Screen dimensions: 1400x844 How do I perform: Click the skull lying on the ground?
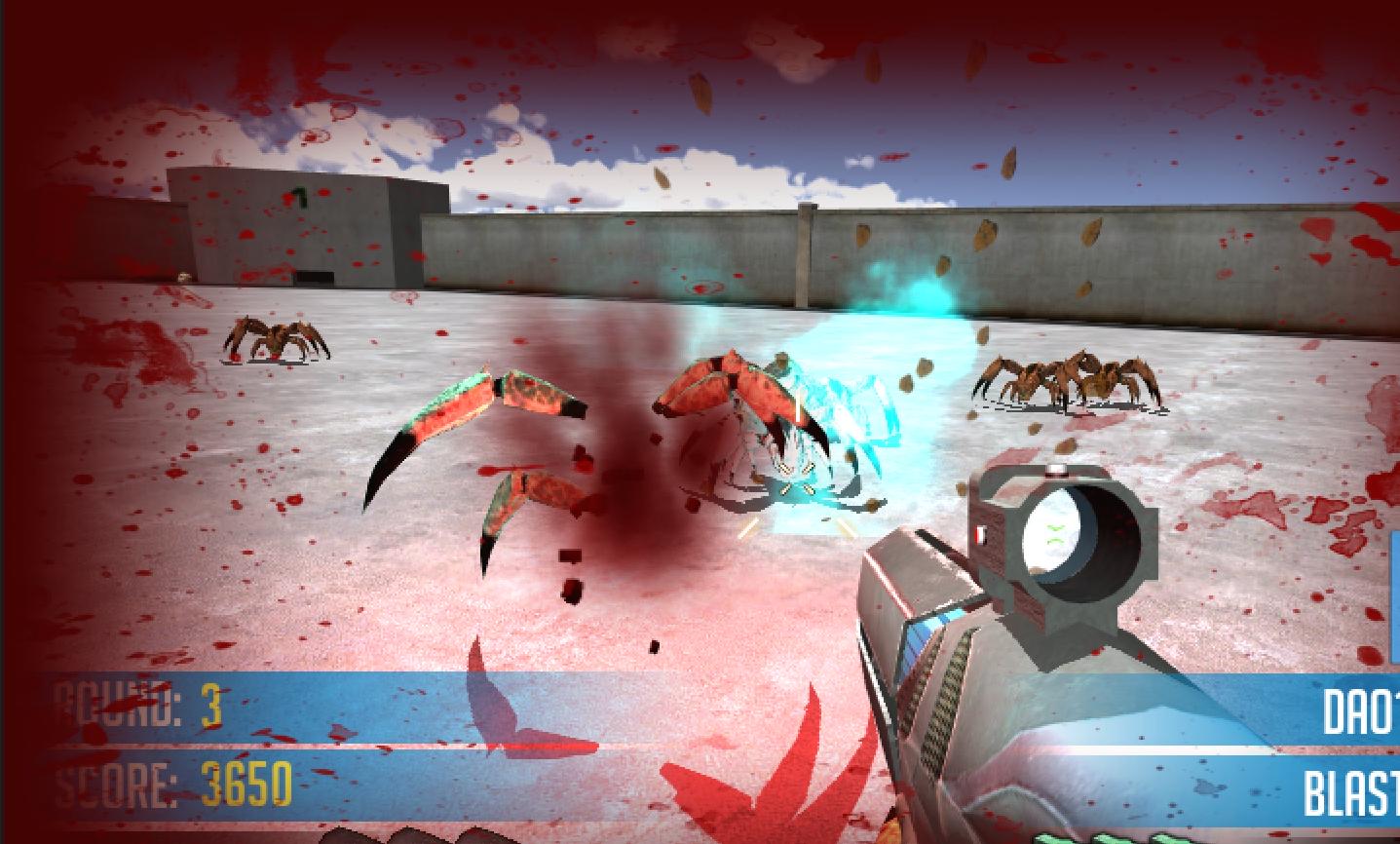[x=183, y=277]
